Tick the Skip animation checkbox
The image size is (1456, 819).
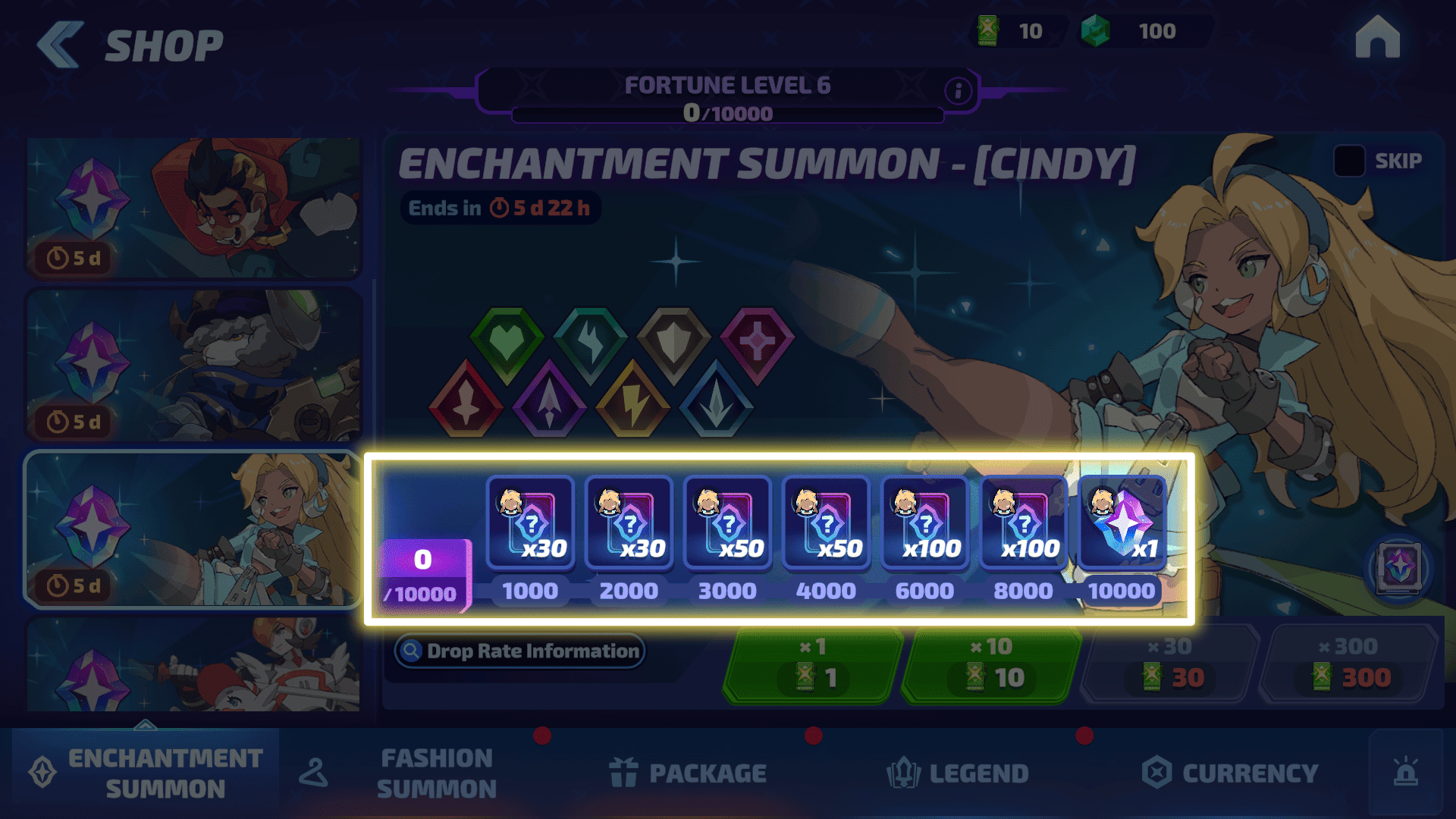pyautogui.click(x=1349, y=161)
